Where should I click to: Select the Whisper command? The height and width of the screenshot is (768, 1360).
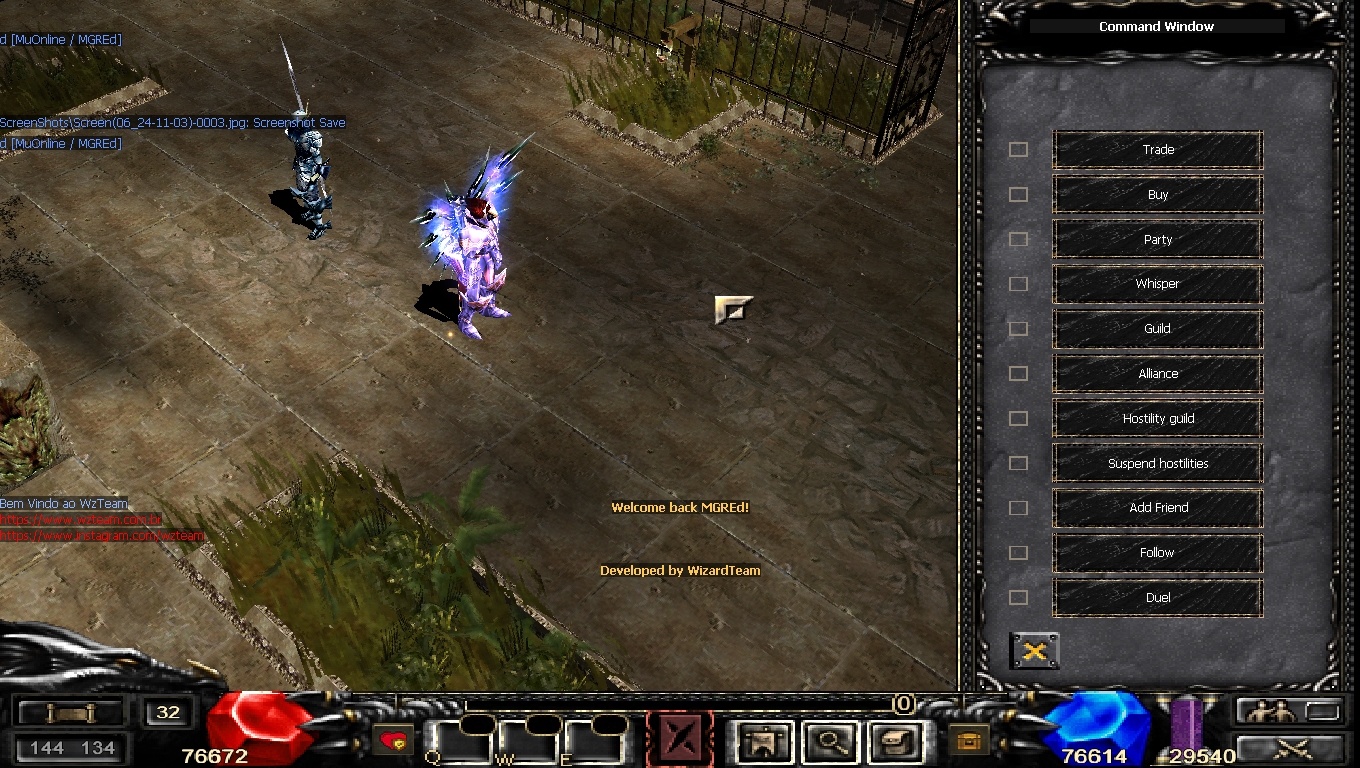[x=1158, y=284]
